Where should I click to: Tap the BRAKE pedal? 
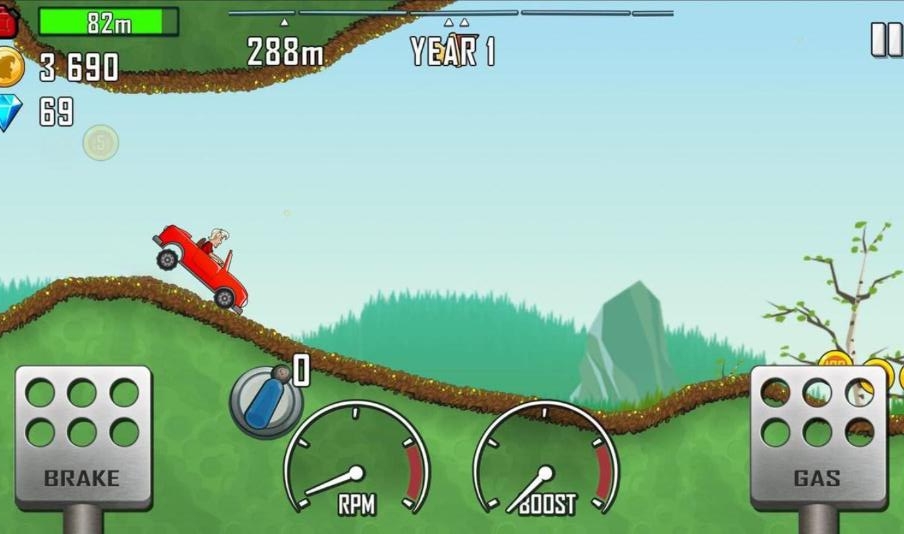click(83, 436)
